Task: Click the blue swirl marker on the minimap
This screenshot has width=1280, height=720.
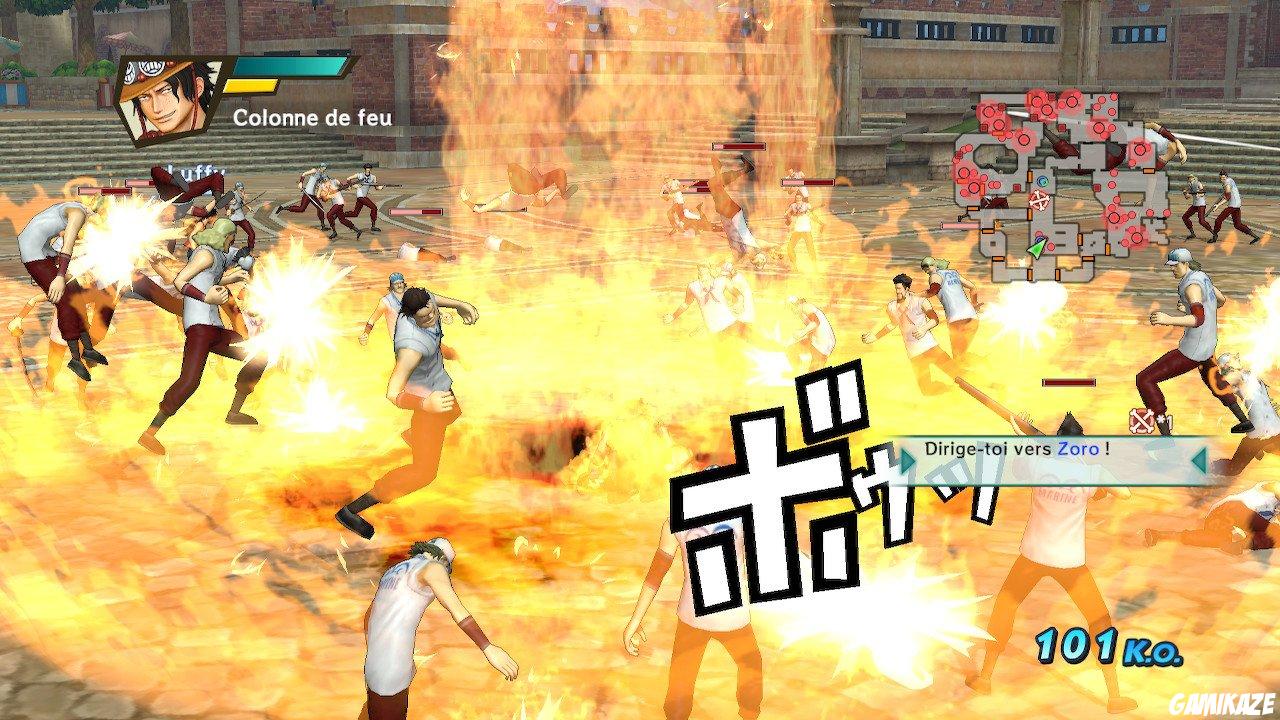Action: point(1043,181)
